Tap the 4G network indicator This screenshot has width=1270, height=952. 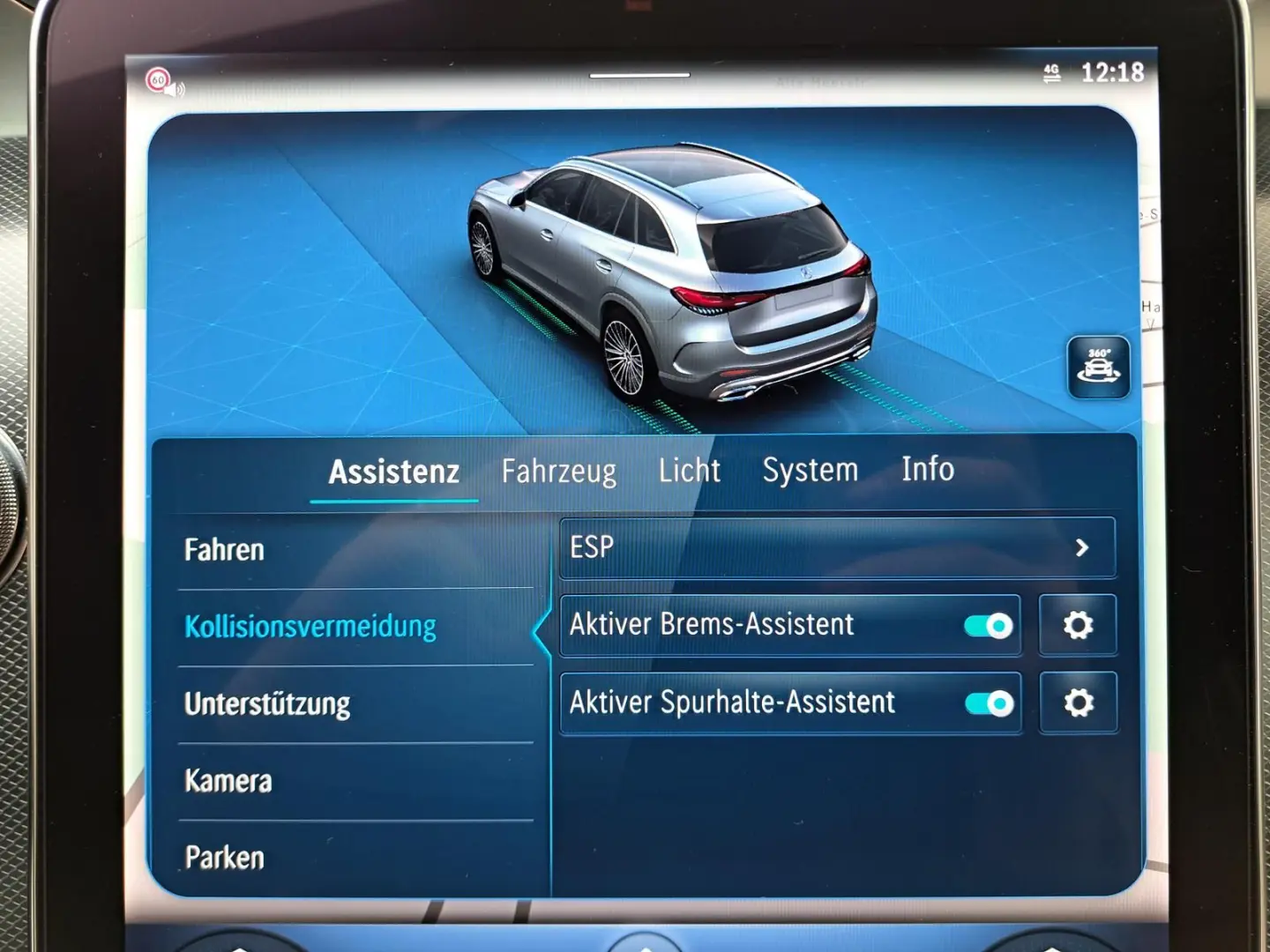(x=1050, y=72)
